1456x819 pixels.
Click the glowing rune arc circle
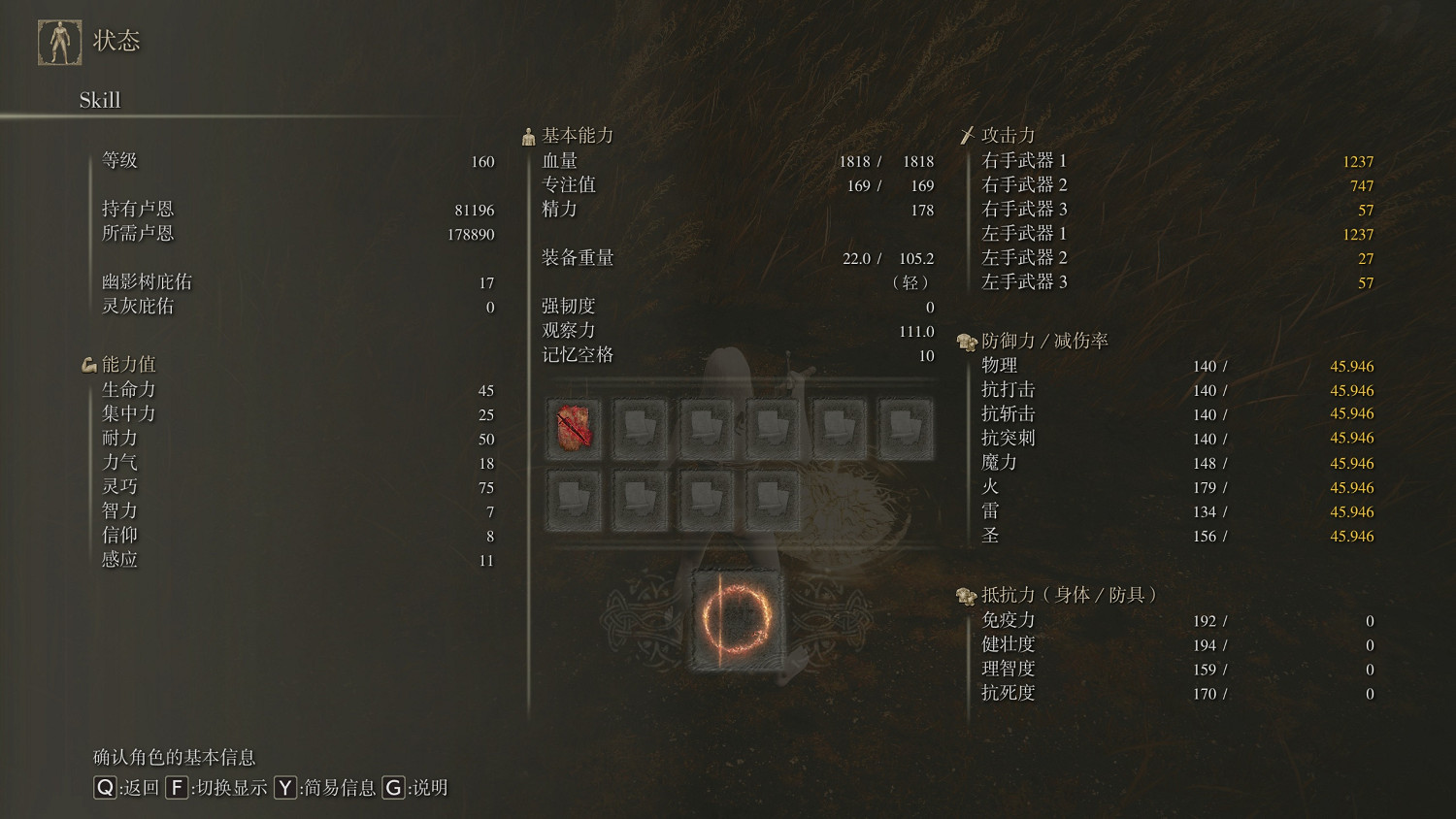tap(738, 621)
